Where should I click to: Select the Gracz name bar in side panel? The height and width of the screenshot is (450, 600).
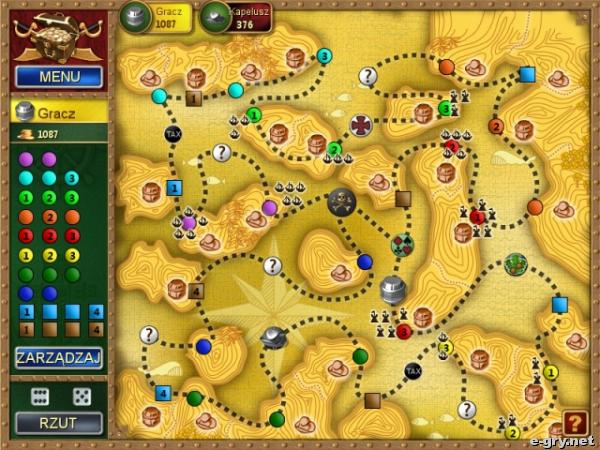pos(59,112)
